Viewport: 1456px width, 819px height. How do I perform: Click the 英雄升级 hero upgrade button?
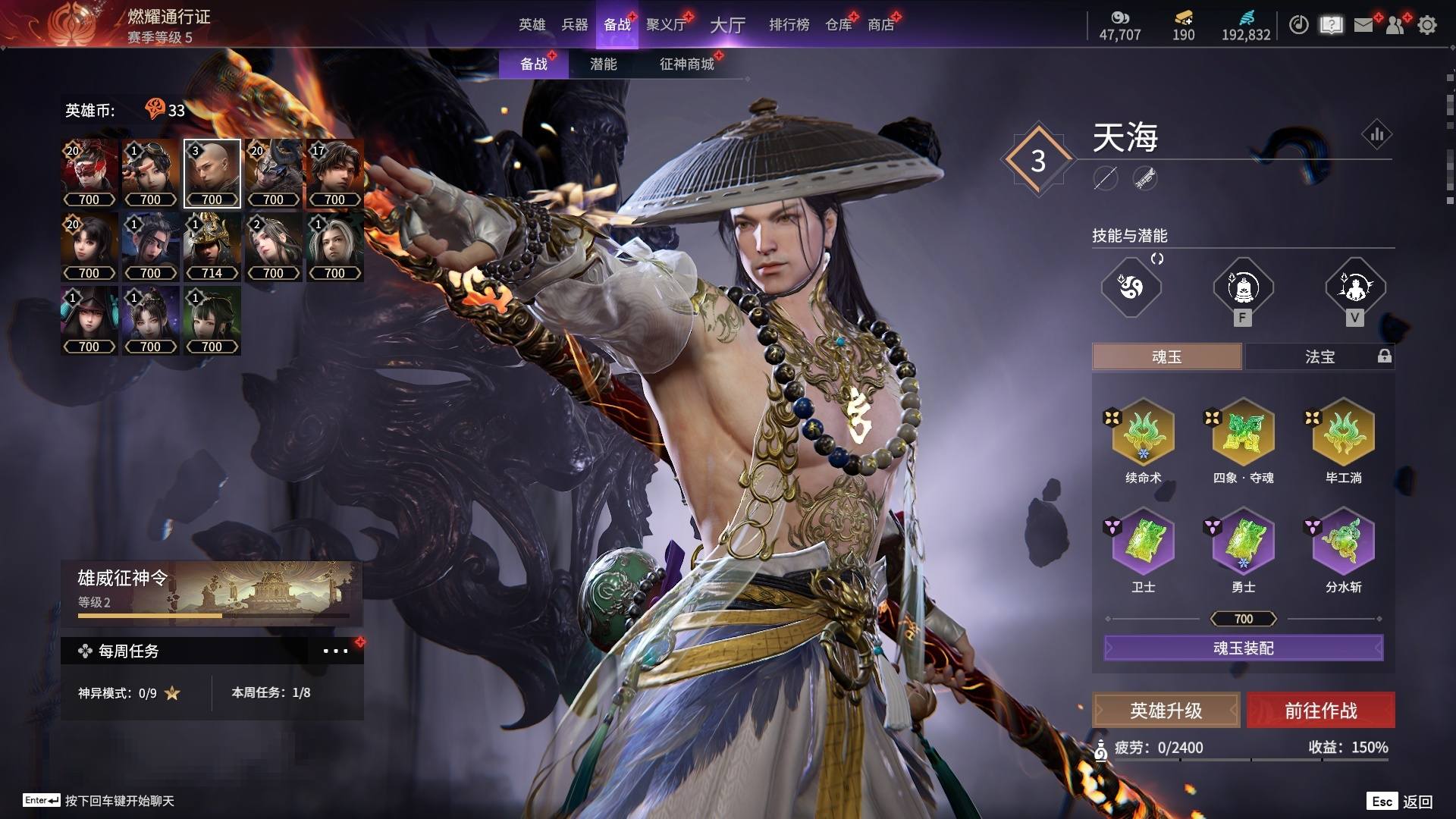1166,711
